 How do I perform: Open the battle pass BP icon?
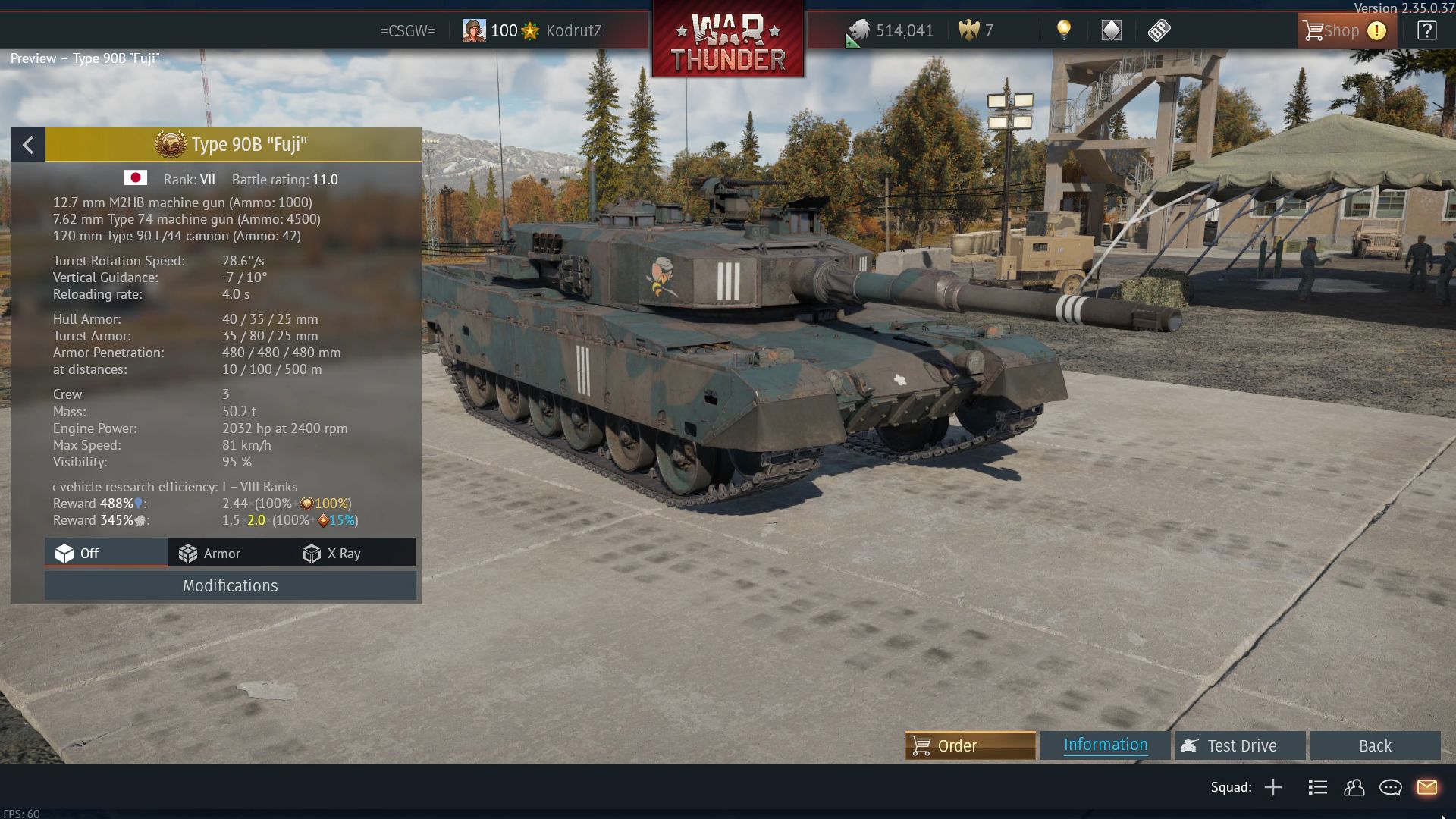pos(1159,30)
